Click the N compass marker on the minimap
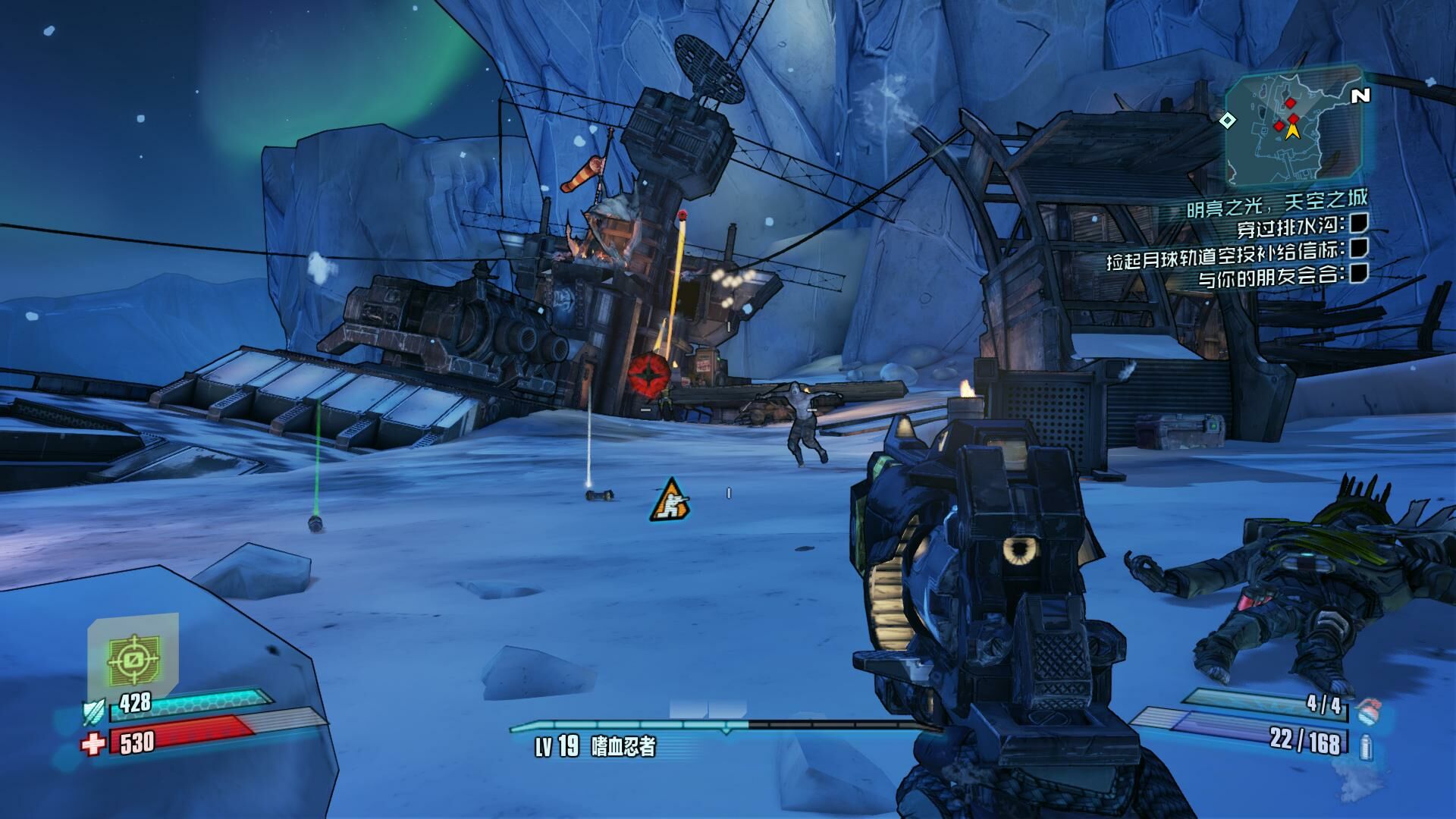The image size is (1456, 819). 1361,96
